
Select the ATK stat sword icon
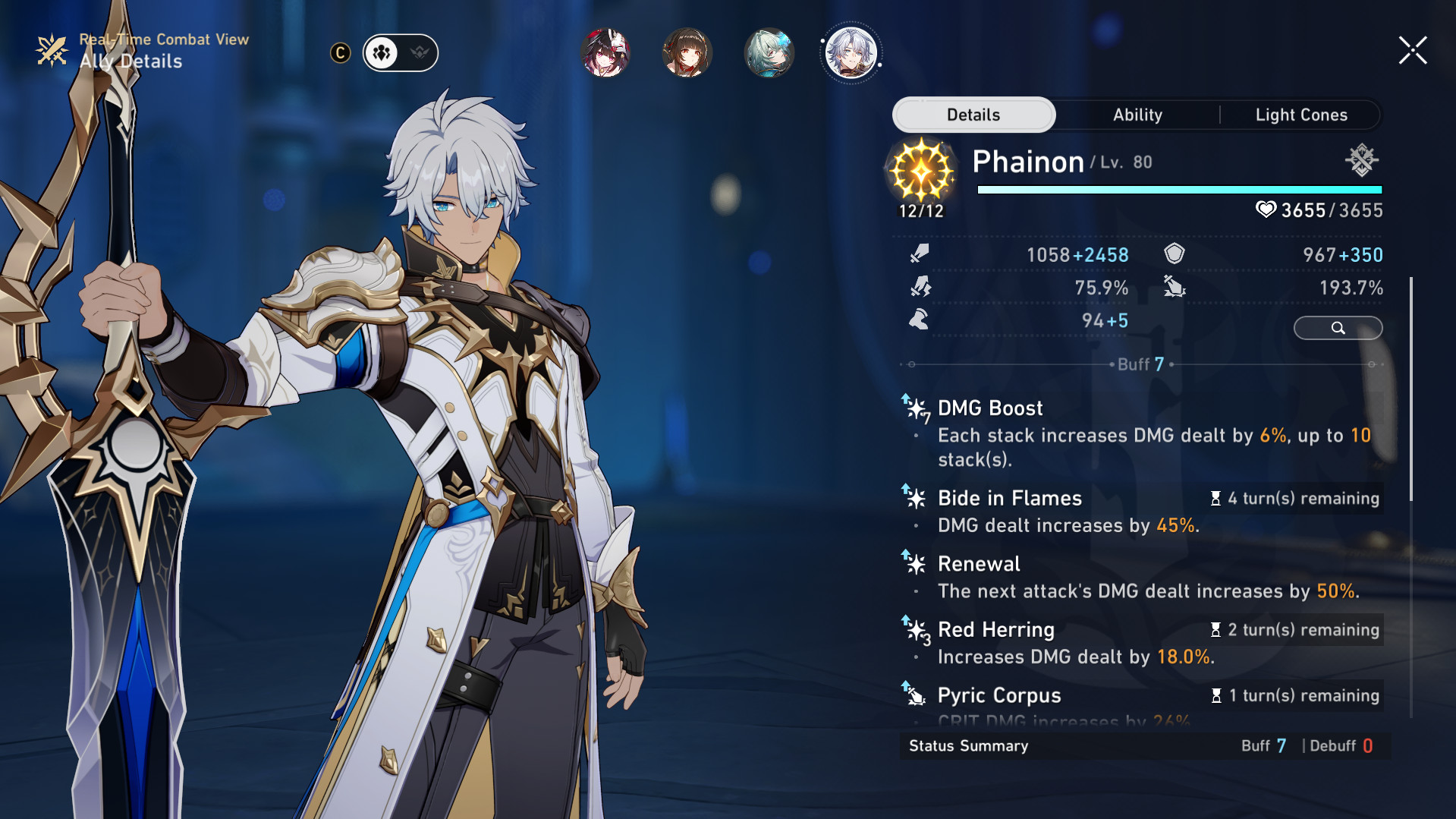tap(918, 254)
